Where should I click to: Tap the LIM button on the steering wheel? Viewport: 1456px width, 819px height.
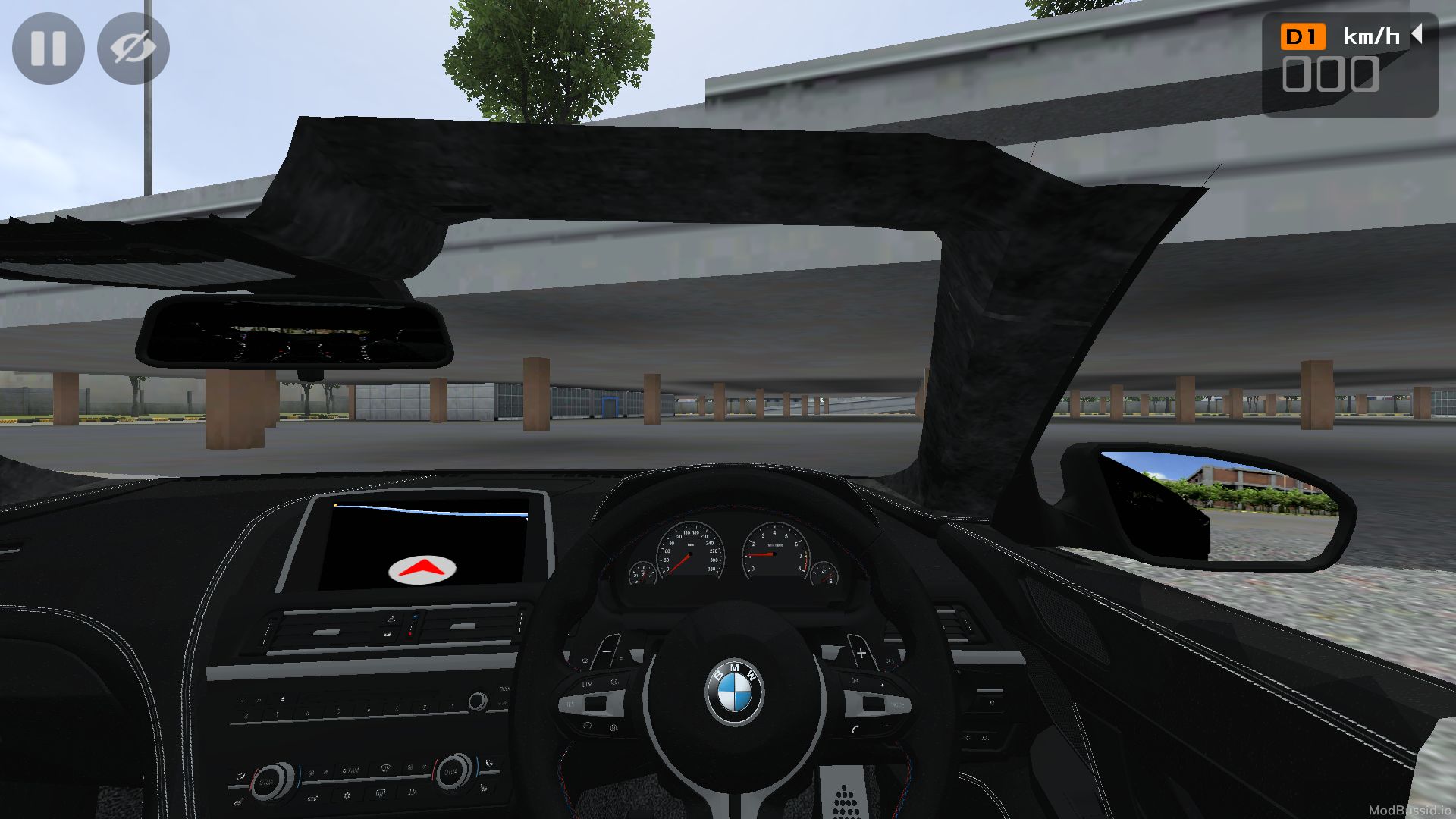587,684
